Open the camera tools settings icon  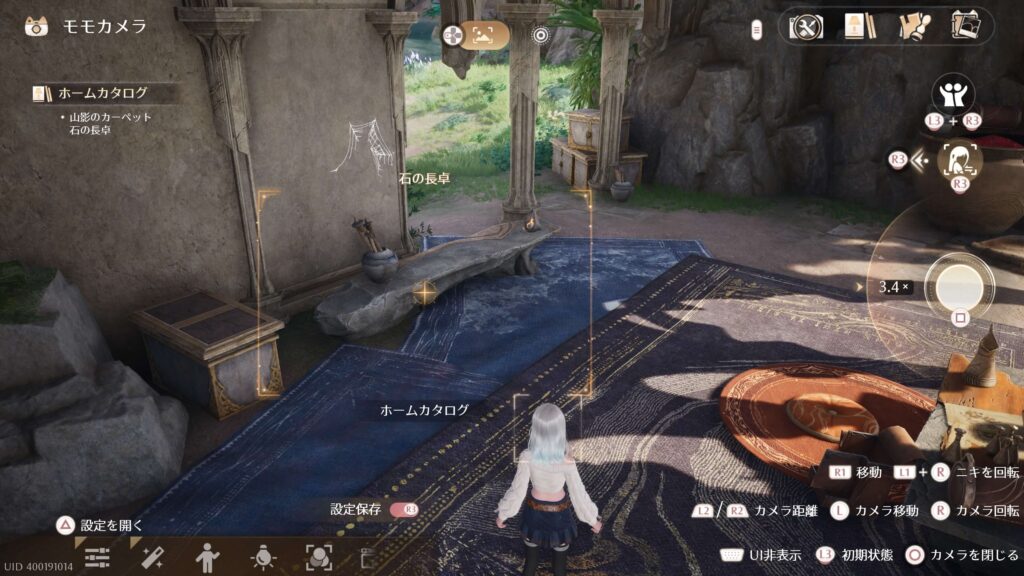(806, 27)
